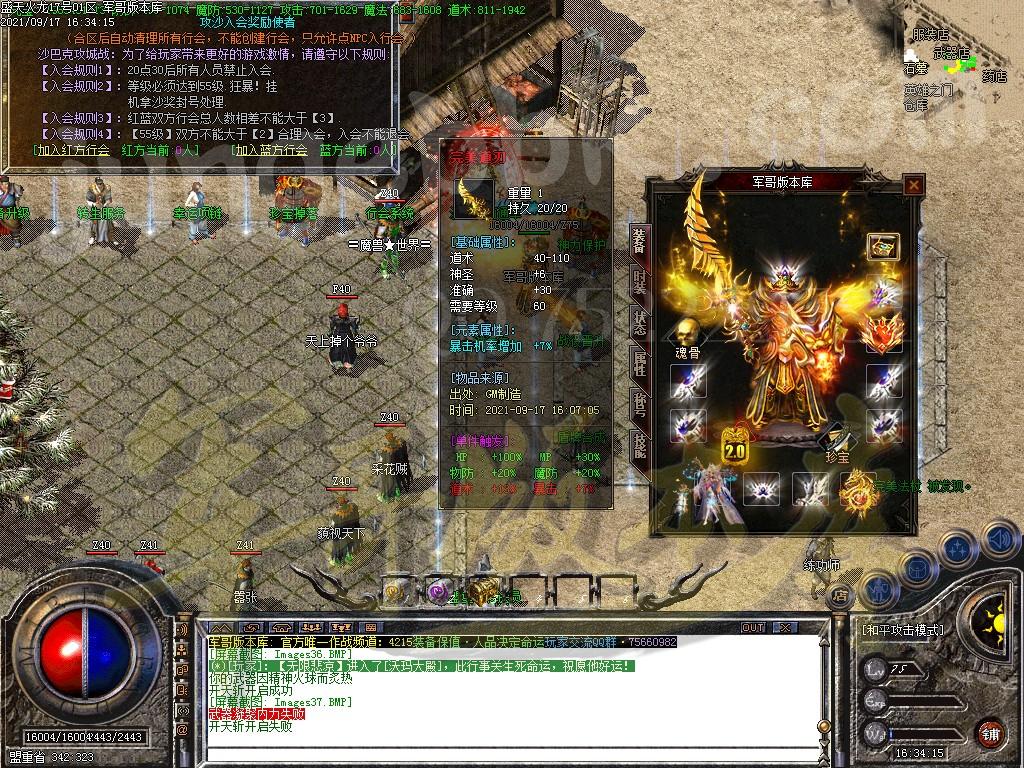The image size is (1024, 768).
Task: Open the 状态 tab
Action: pos(639,322)
